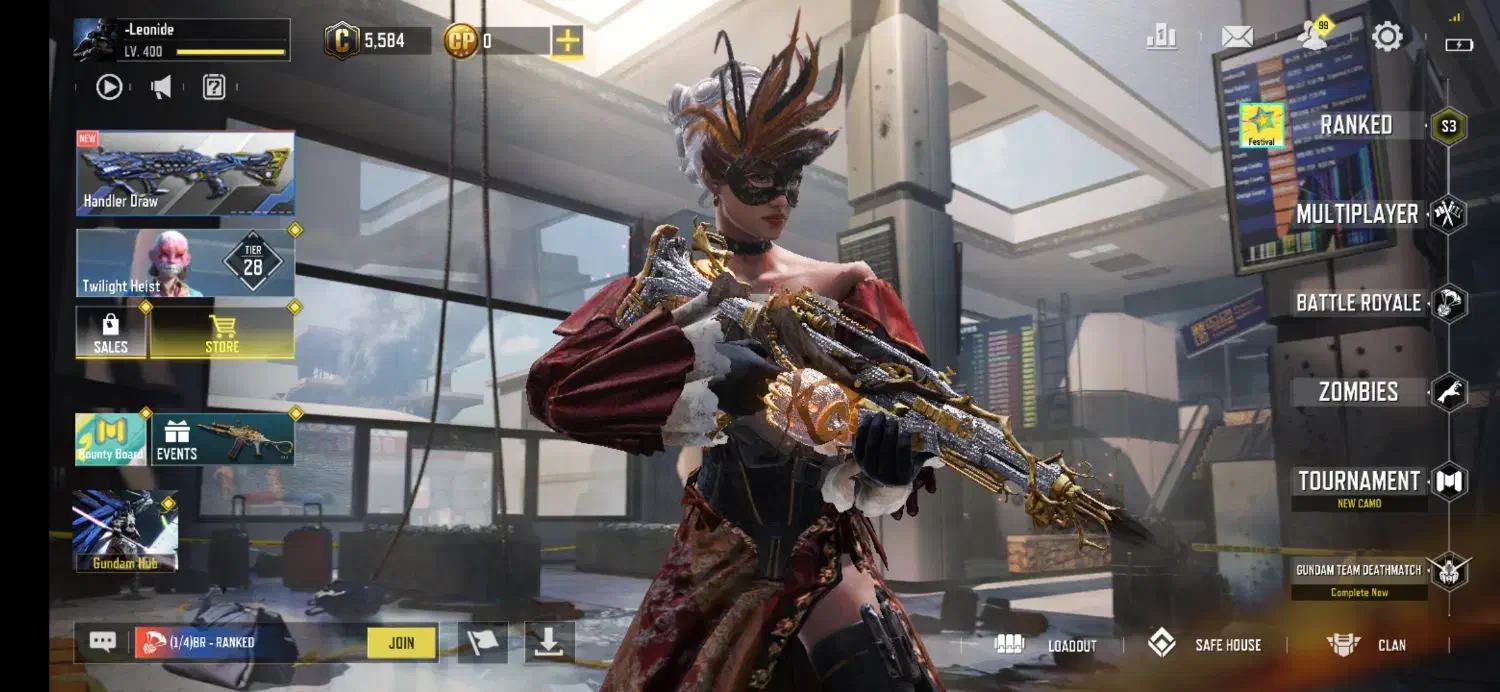Image resolution: width=1500 pixels, height=692 pixels.
Task: Open the Sales shop
Action: pyautogui.click(x=111, y=333)
